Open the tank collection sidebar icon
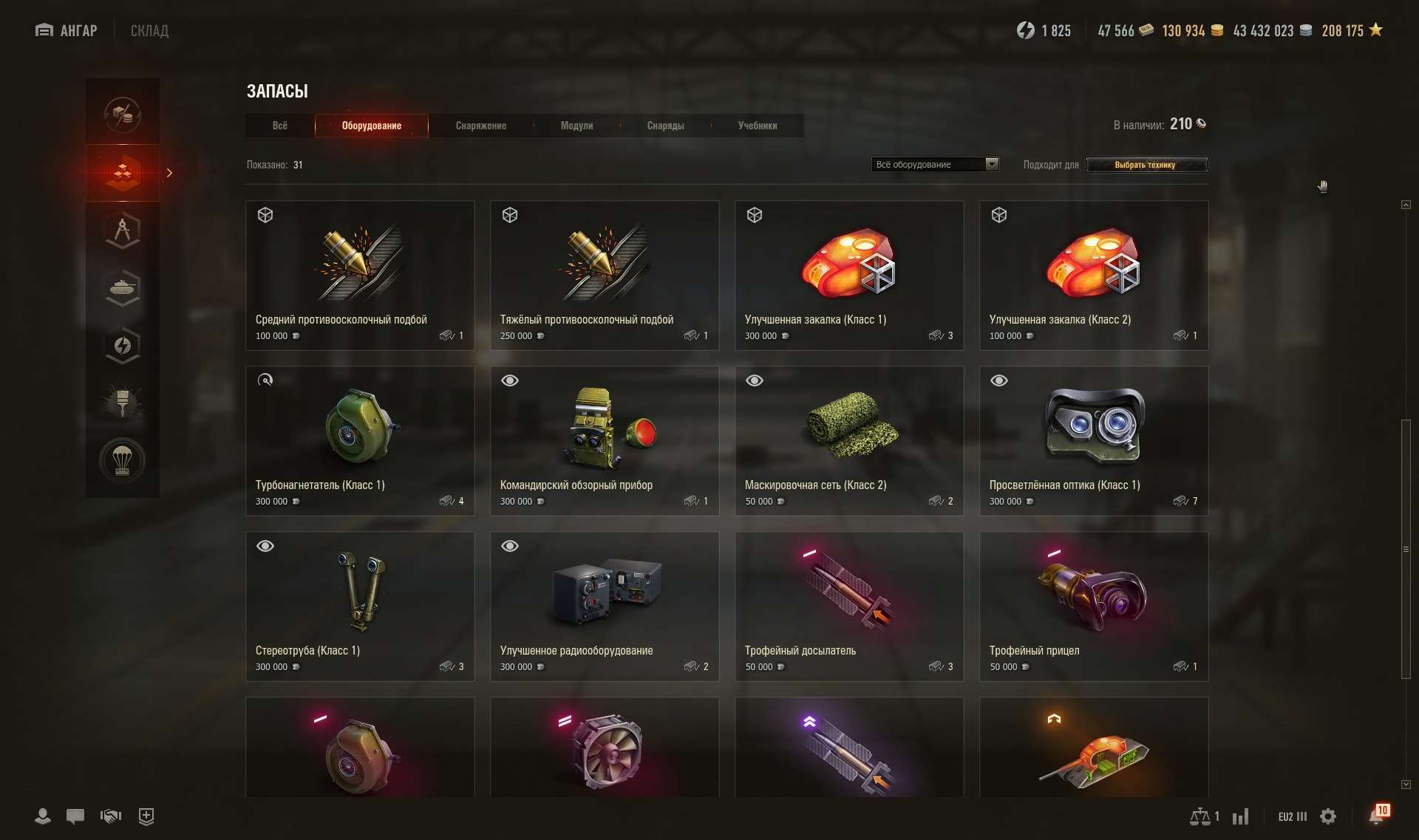The height and width of the screenshot is (840, 1419). tap(122, 287)
